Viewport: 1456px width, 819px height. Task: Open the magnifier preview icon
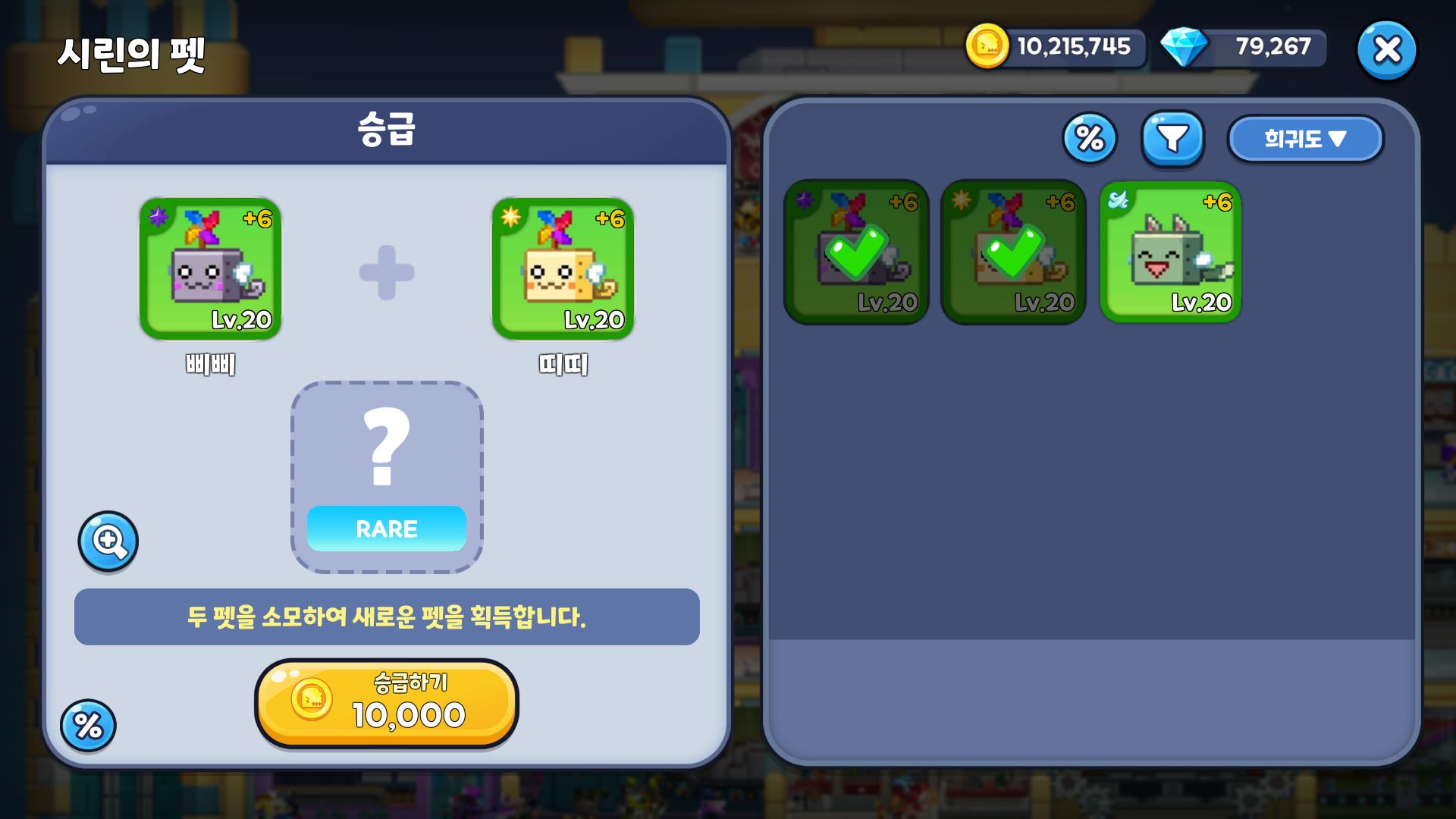108,541
